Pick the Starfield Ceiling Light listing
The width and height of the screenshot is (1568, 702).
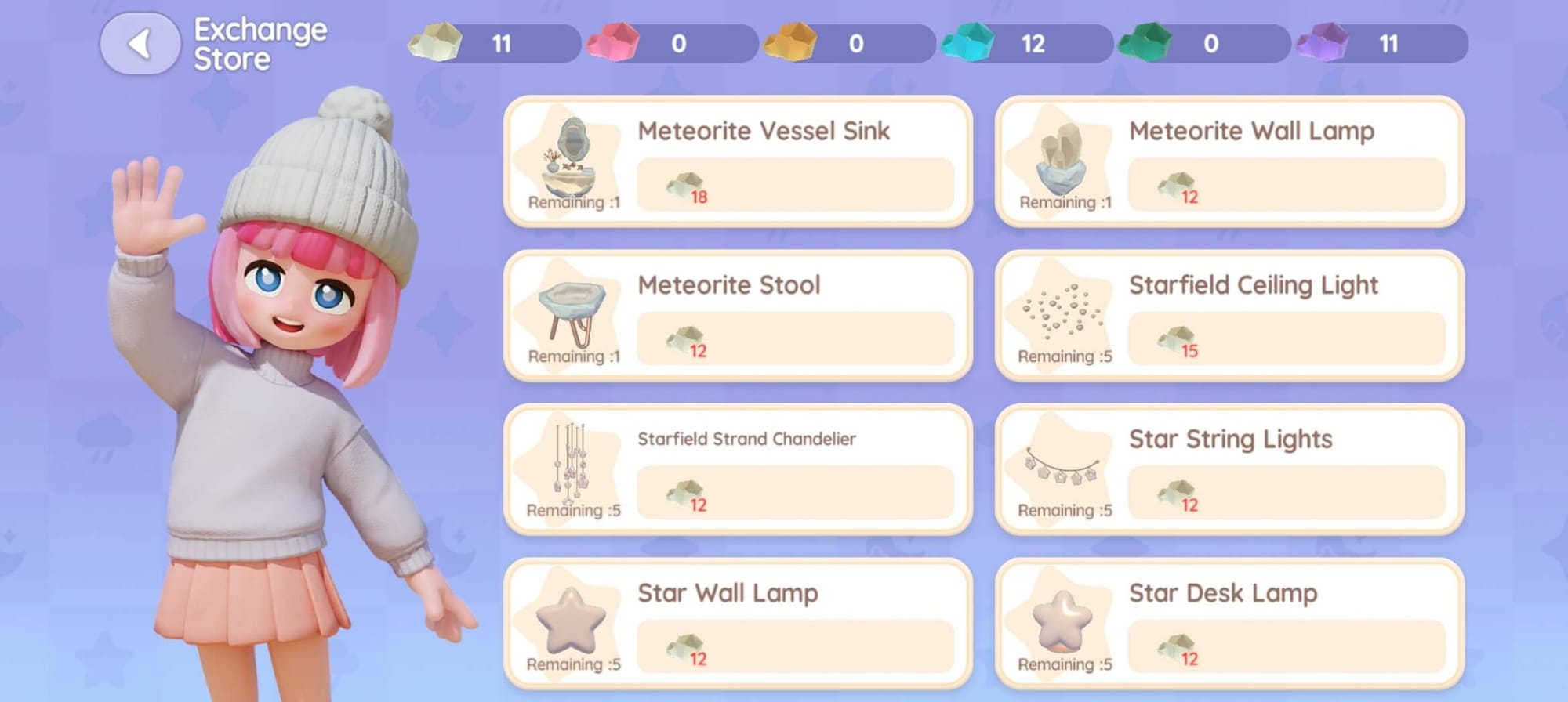point(1229,316)
